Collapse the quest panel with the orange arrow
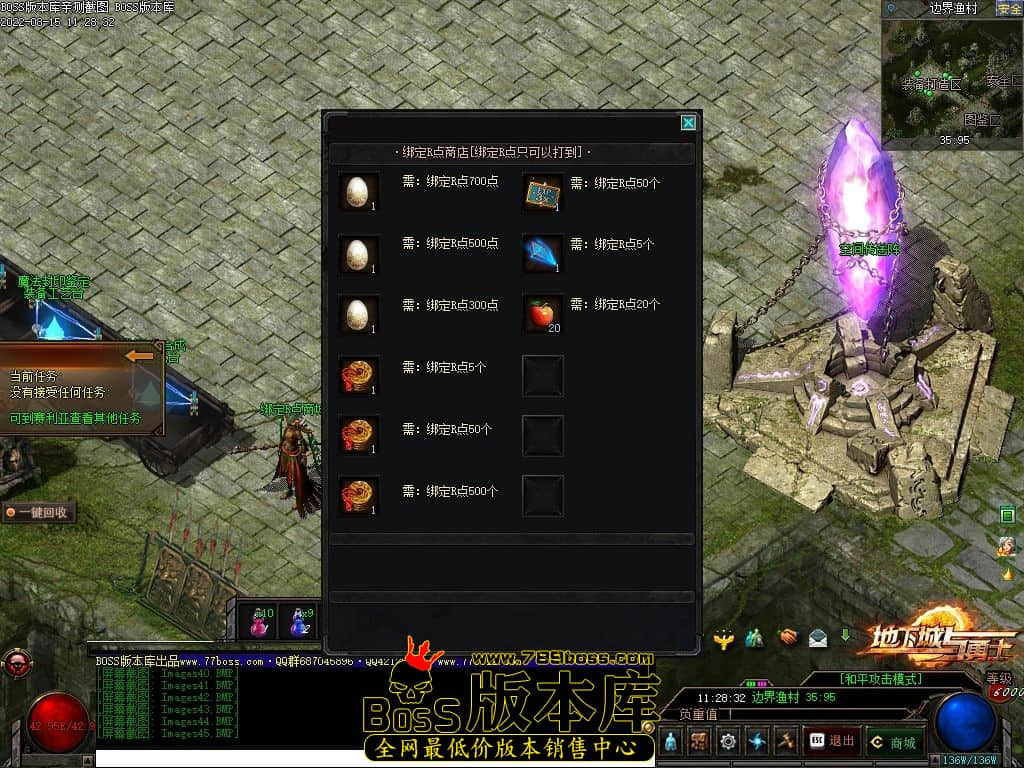 [141, 355]
